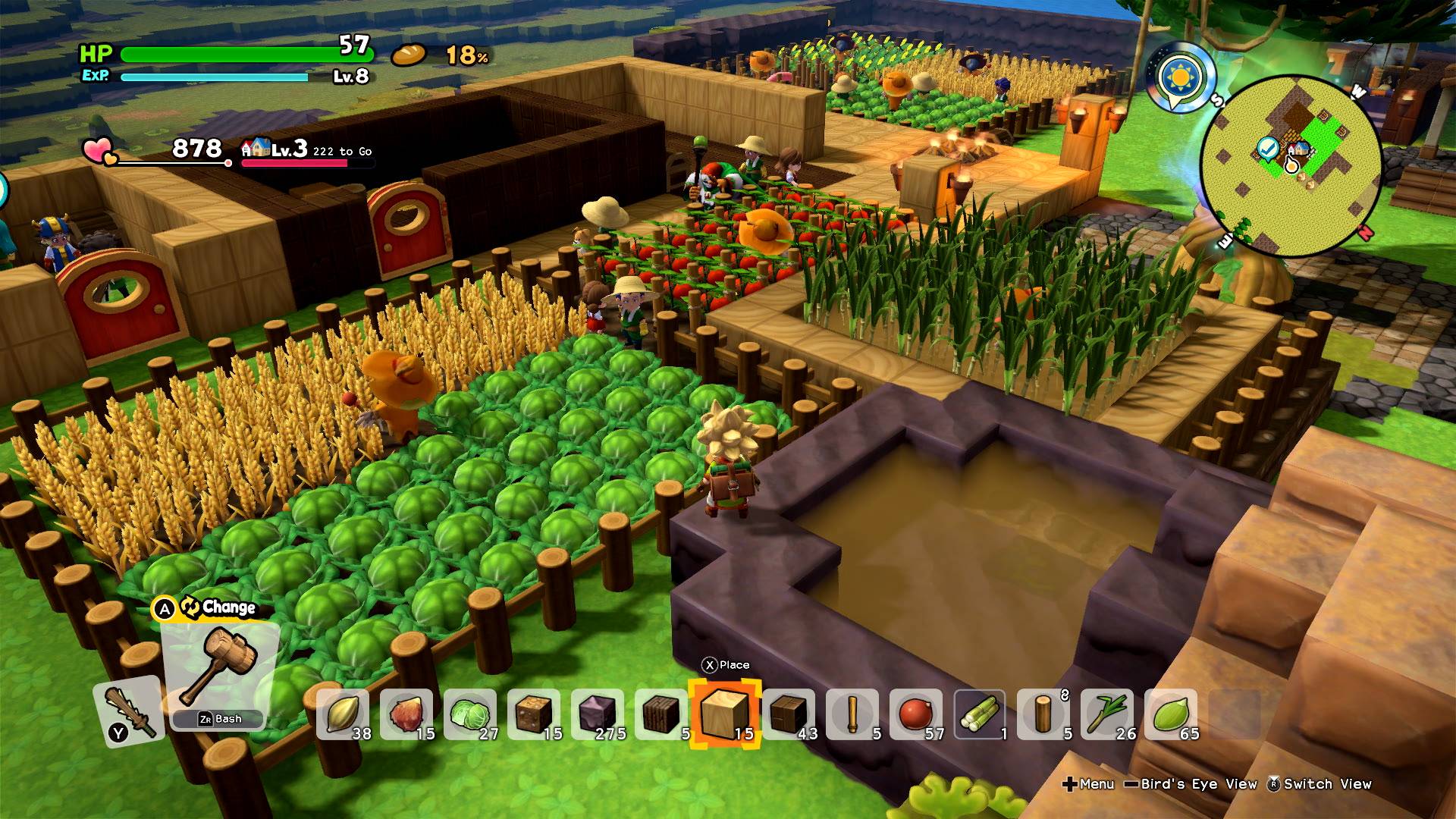Select the dark wood plank block slot
Screen dimensions: 1456x819
pyautogui.click(x=661, y=714)
